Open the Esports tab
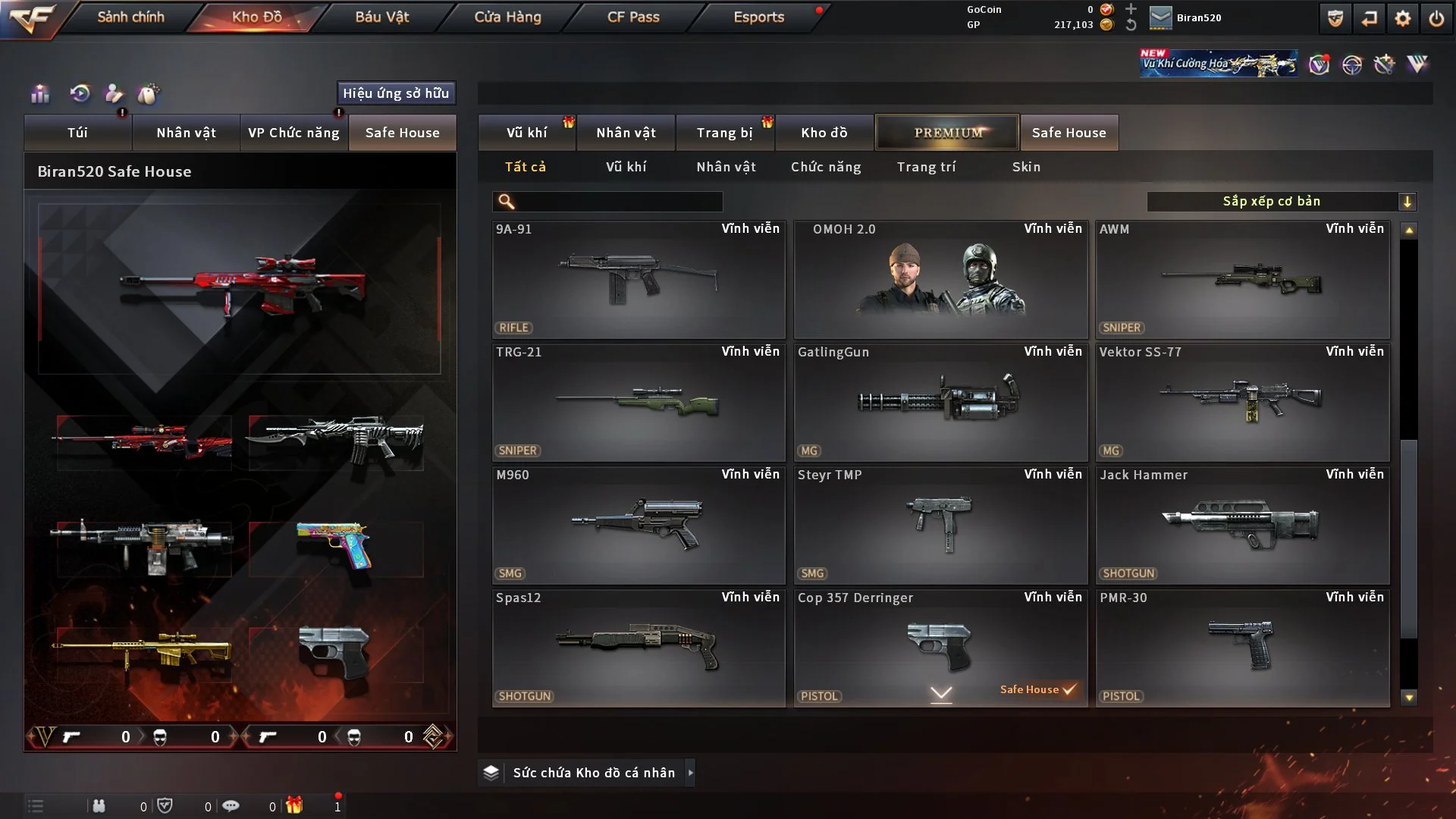The height and width of the screenshot is (819, 1456). (758, 17)
